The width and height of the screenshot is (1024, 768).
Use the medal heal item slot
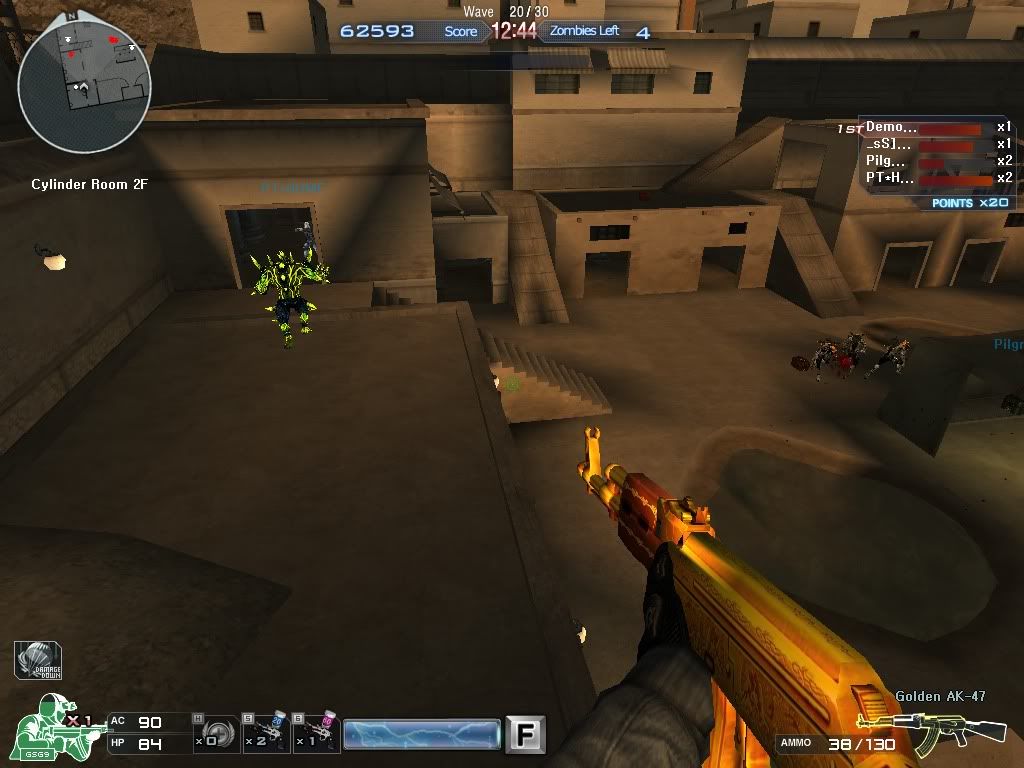(x=214, y=735)
